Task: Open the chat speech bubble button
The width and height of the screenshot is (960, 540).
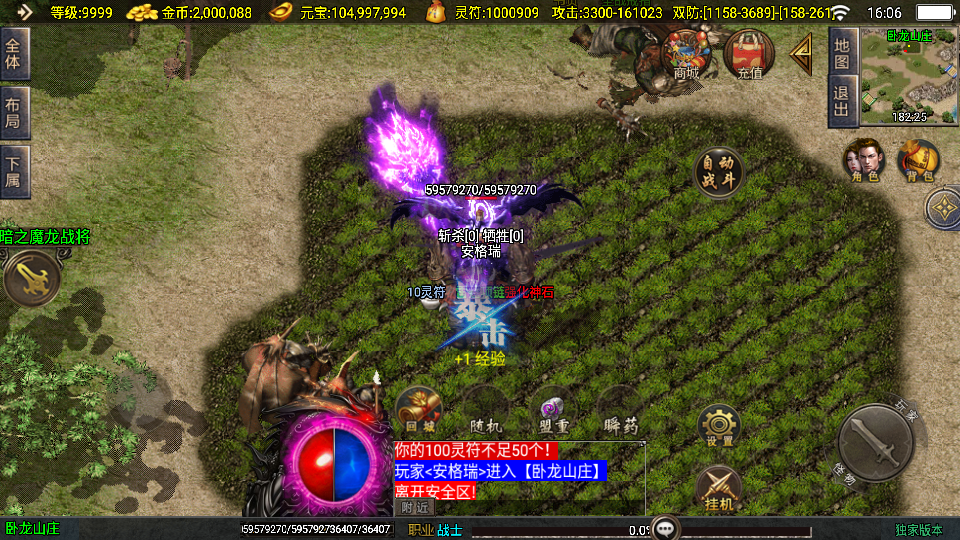Action: [x=666, y=528]
